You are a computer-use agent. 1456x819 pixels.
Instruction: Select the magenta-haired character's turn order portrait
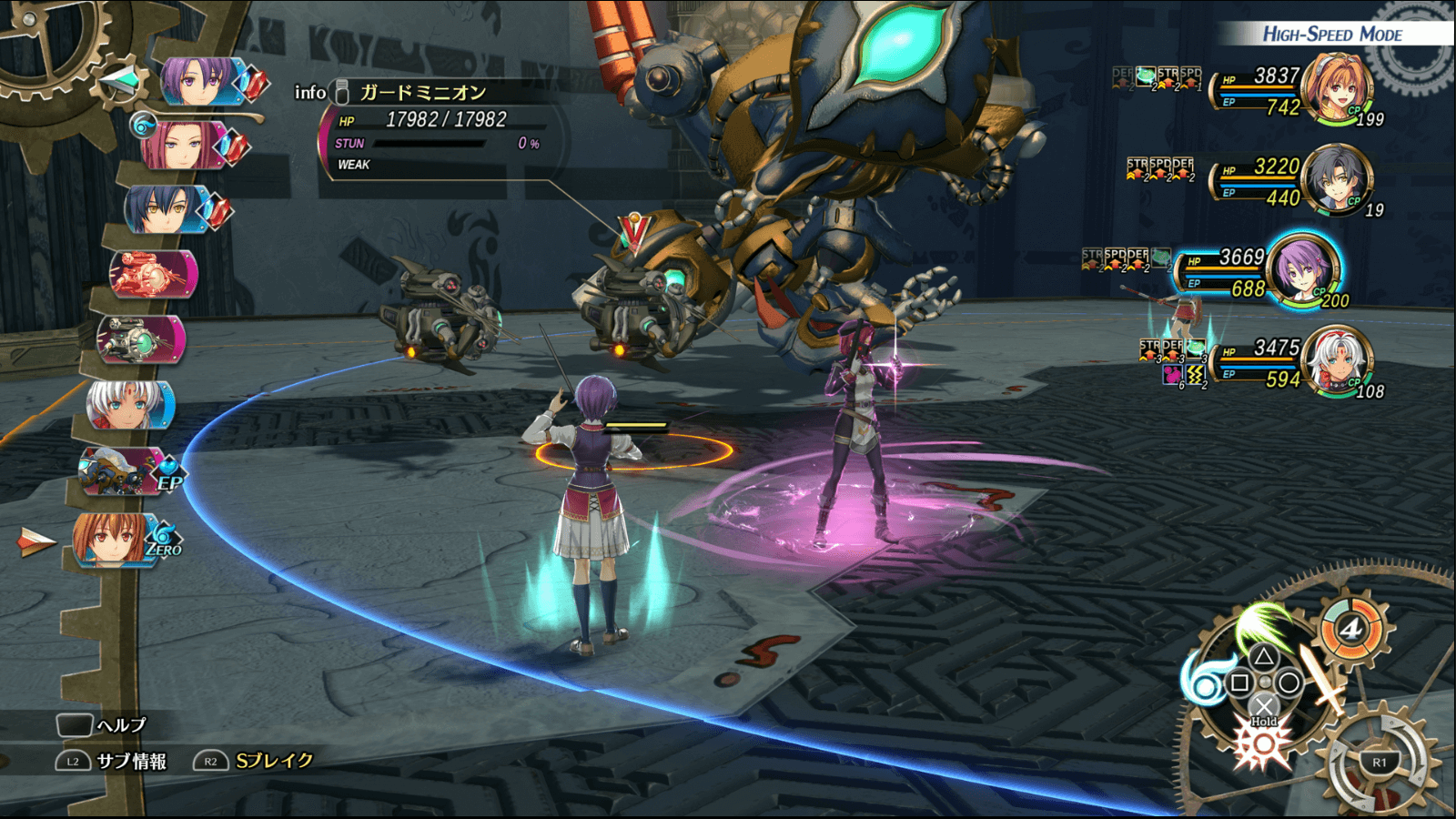(x=182, y=146)
